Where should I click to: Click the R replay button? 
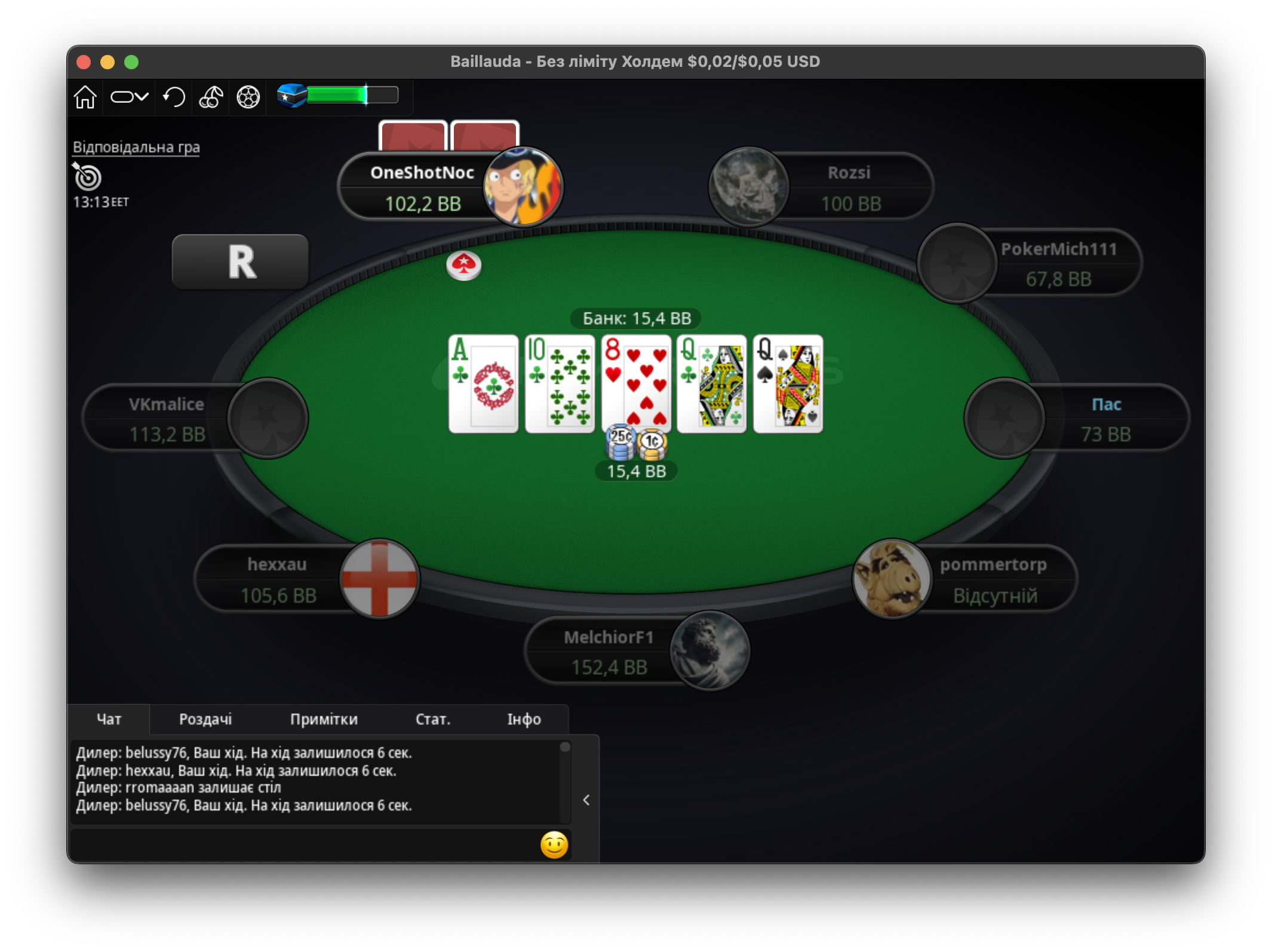[239, 262]
